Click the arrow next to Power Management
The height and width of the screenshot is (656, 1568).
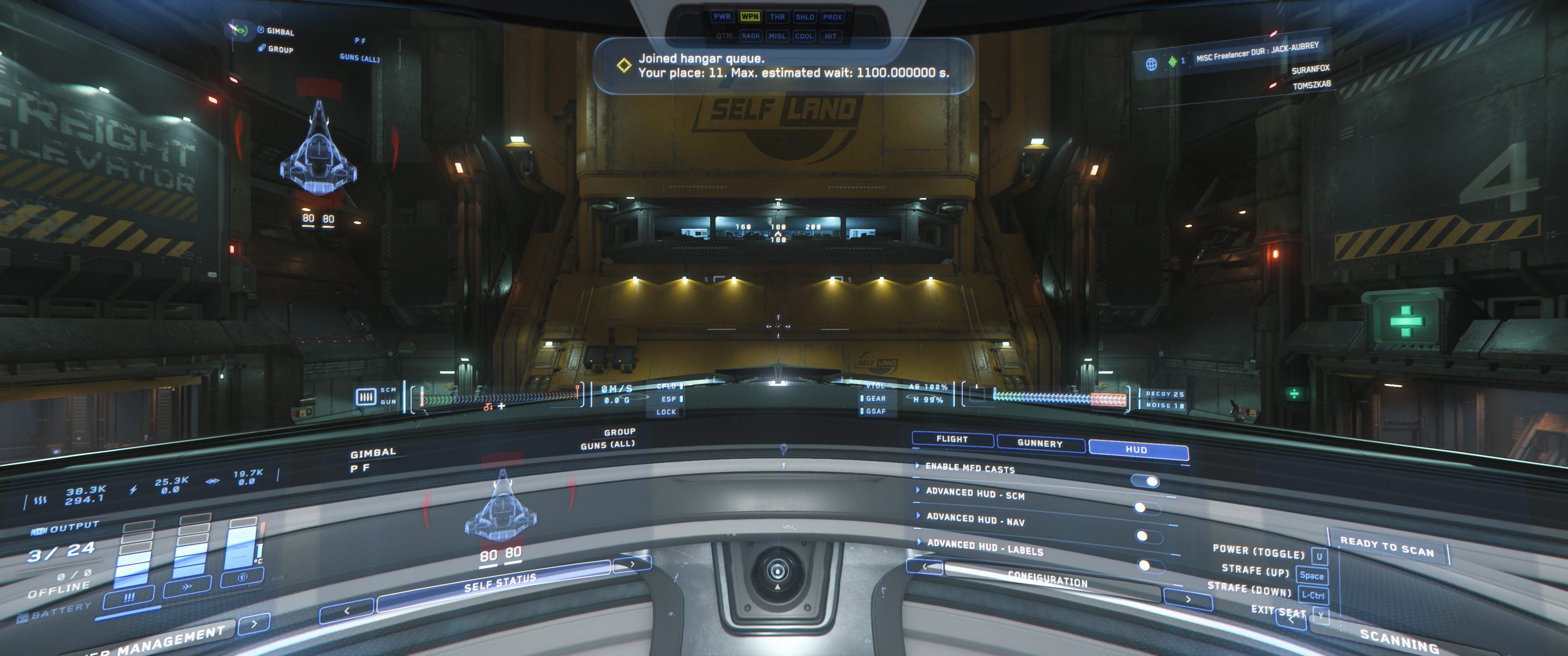[x=254, y=623]
